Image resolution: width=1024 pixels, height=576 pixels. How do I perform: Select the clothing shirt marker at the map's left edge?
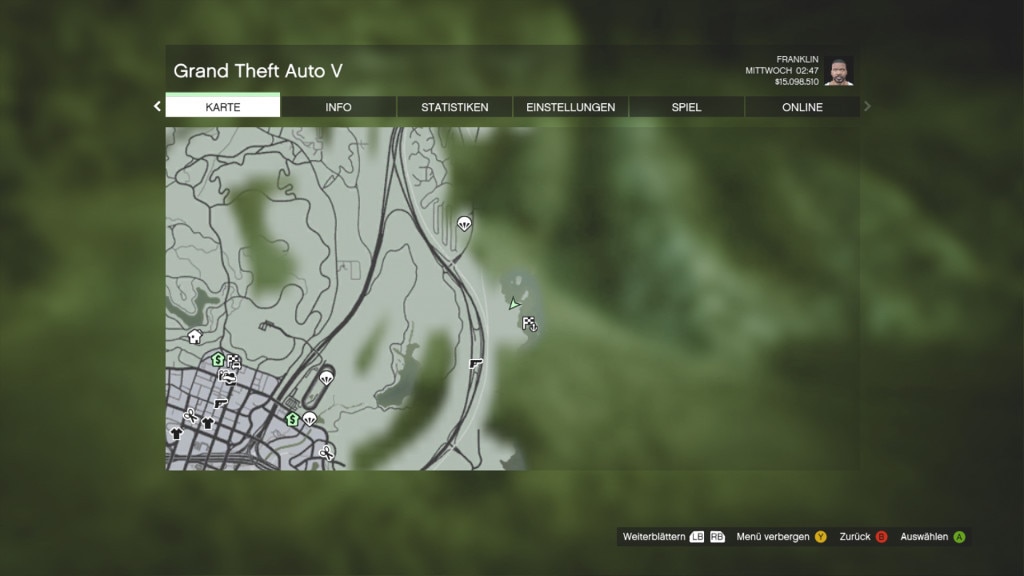(176, 433)
